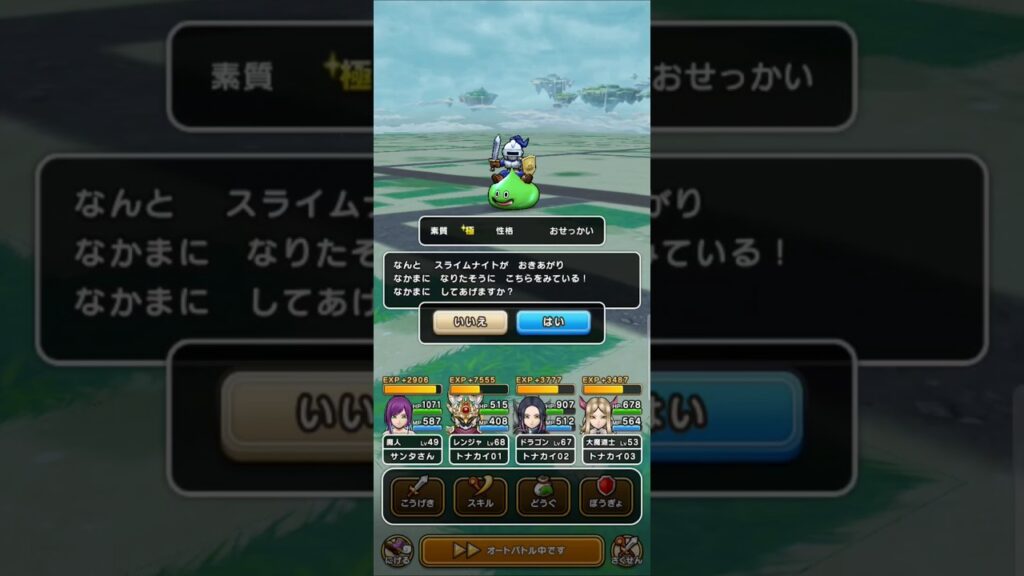Select party member トナカイ02 portrait

pyautogui.click(x=531, y=413)
